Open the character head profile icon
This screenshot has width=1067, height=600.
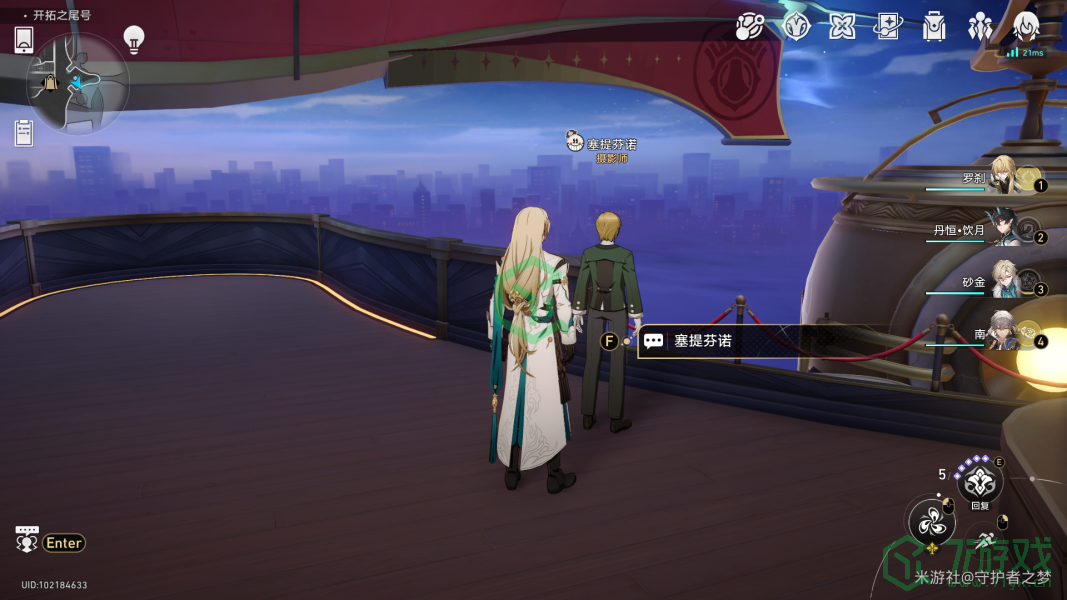tap(1026, 27)
